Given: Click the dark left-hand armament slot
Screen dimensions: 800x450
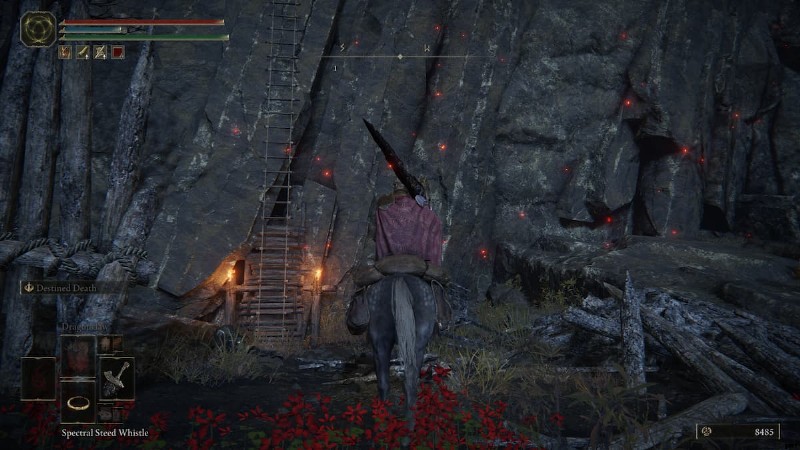Looking at the screenshot, I should pyautogui.click(x=39, y=379).
